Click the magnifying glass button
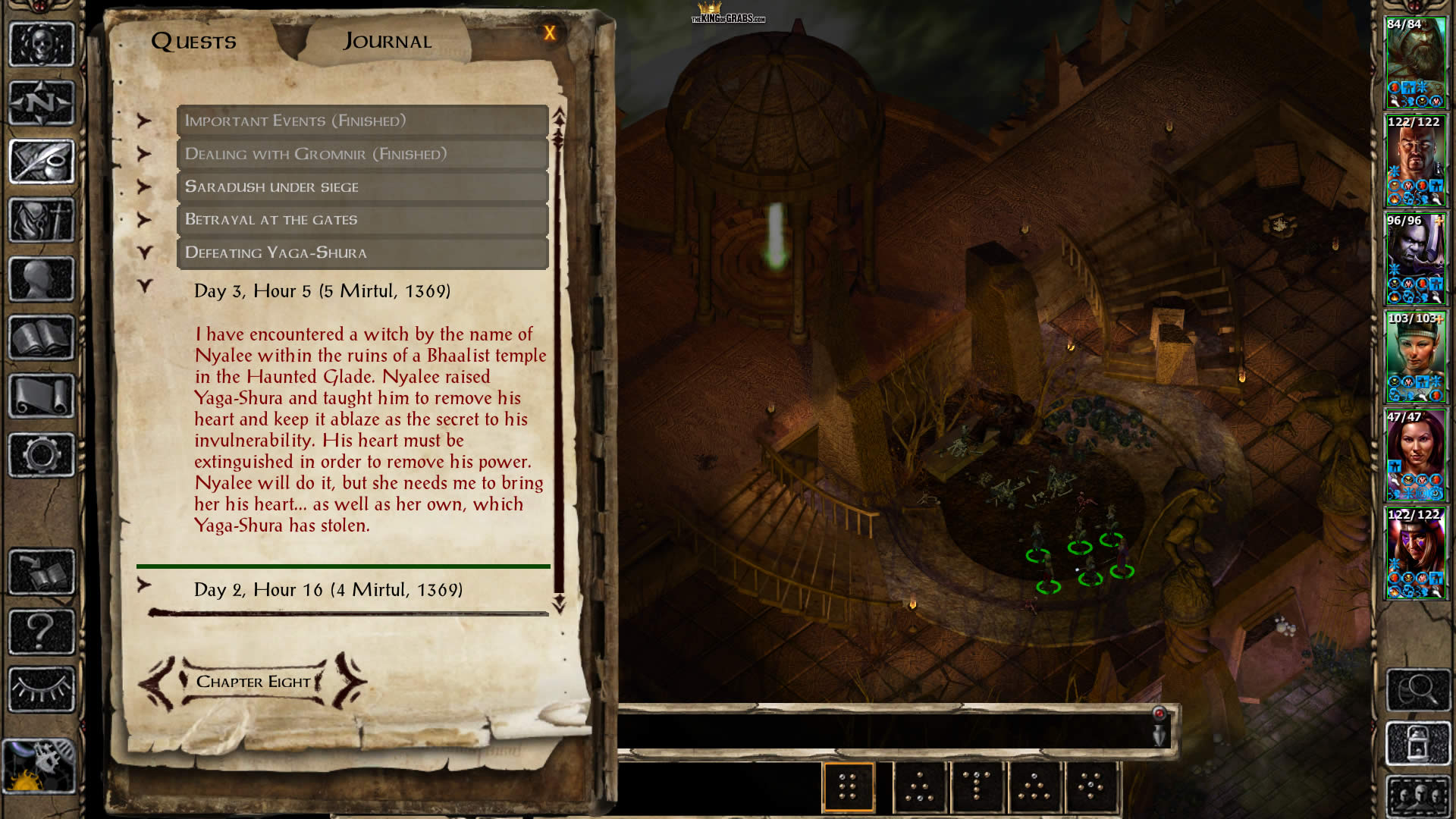 [x=1417, y=689]
